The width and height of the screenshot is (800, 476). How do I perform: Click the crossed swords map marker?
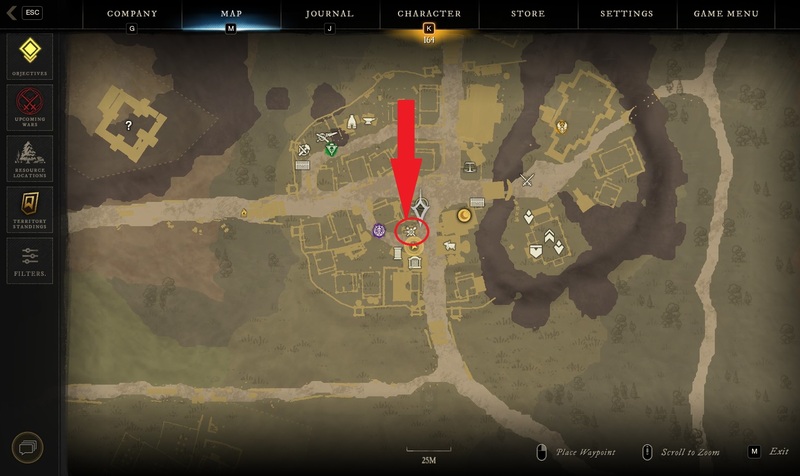(527, 181)
